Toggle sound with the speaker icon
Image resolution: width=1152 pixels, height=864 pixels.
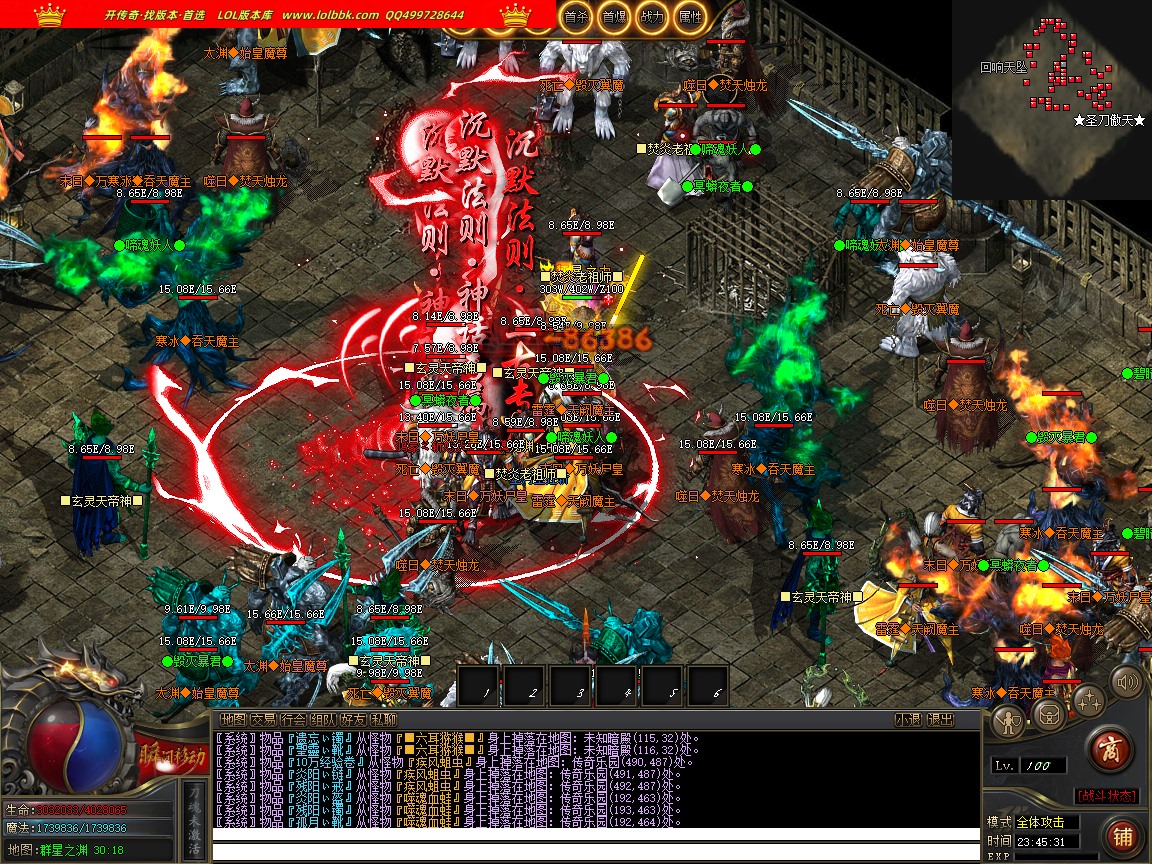[x=1127, y=683]
